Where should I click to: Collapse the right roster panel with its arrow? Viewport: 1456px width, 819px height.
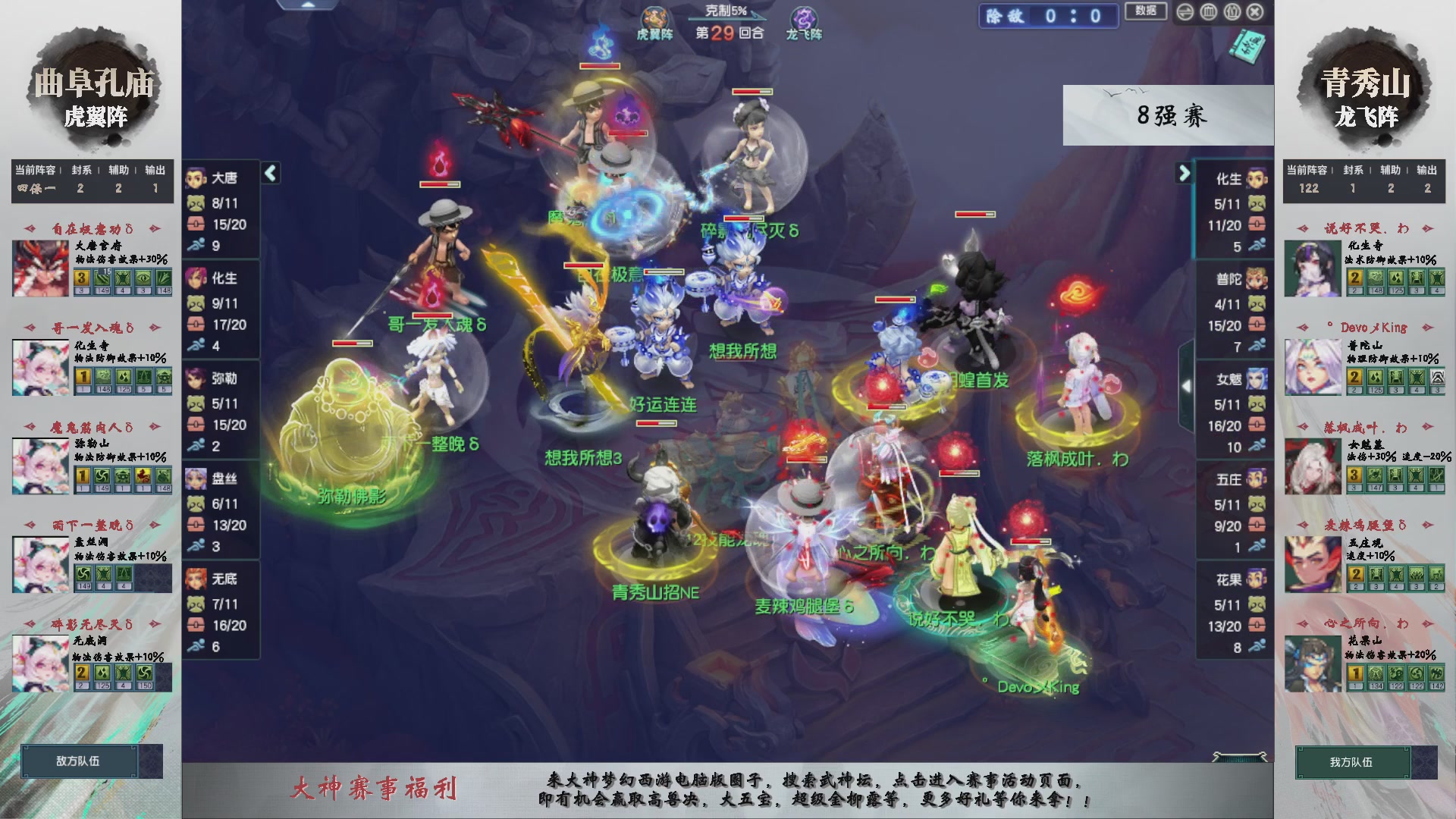tap(1185, 173)
